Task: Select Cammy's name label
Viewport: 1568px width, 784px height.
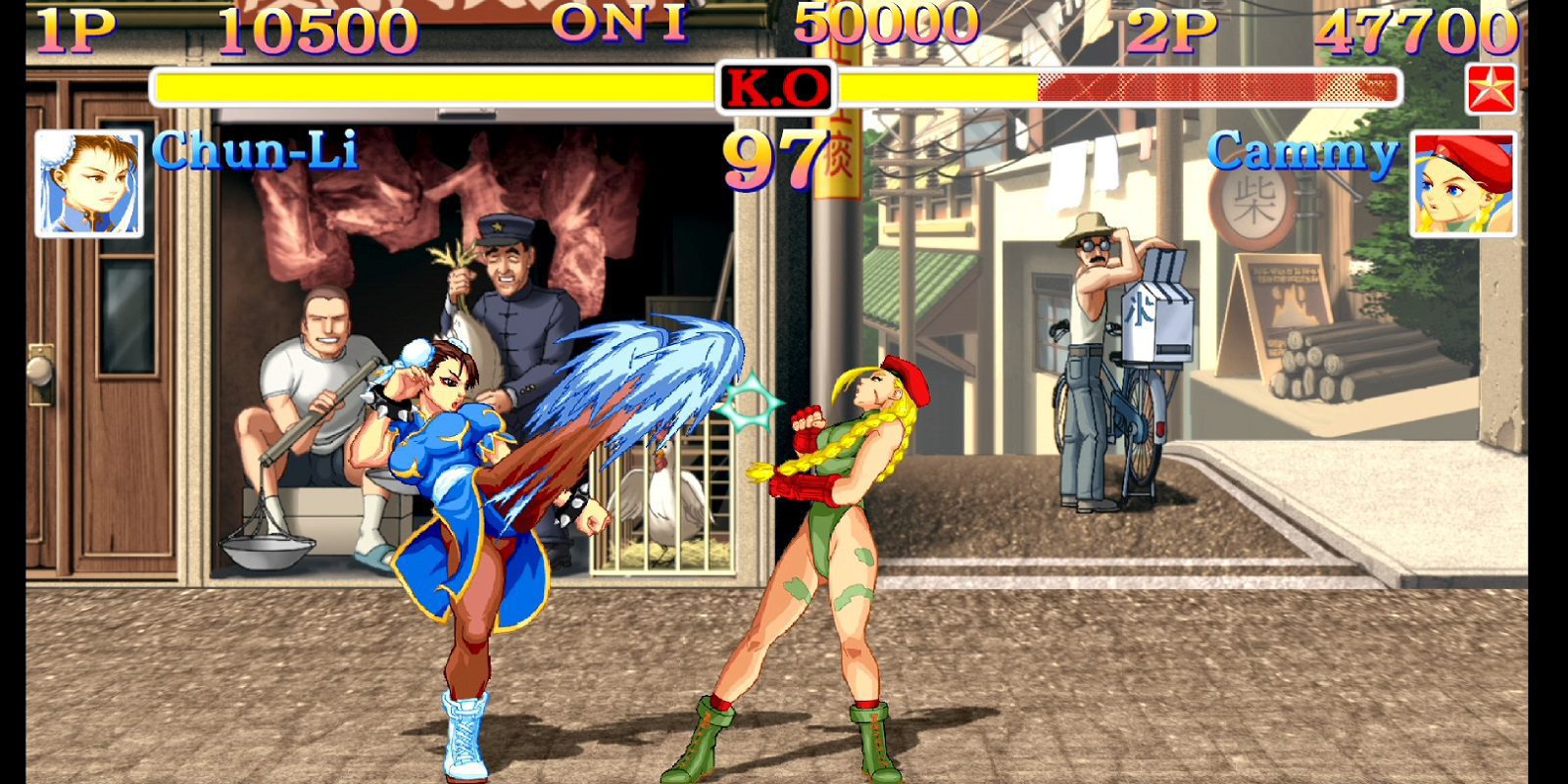Action: 1306,152
